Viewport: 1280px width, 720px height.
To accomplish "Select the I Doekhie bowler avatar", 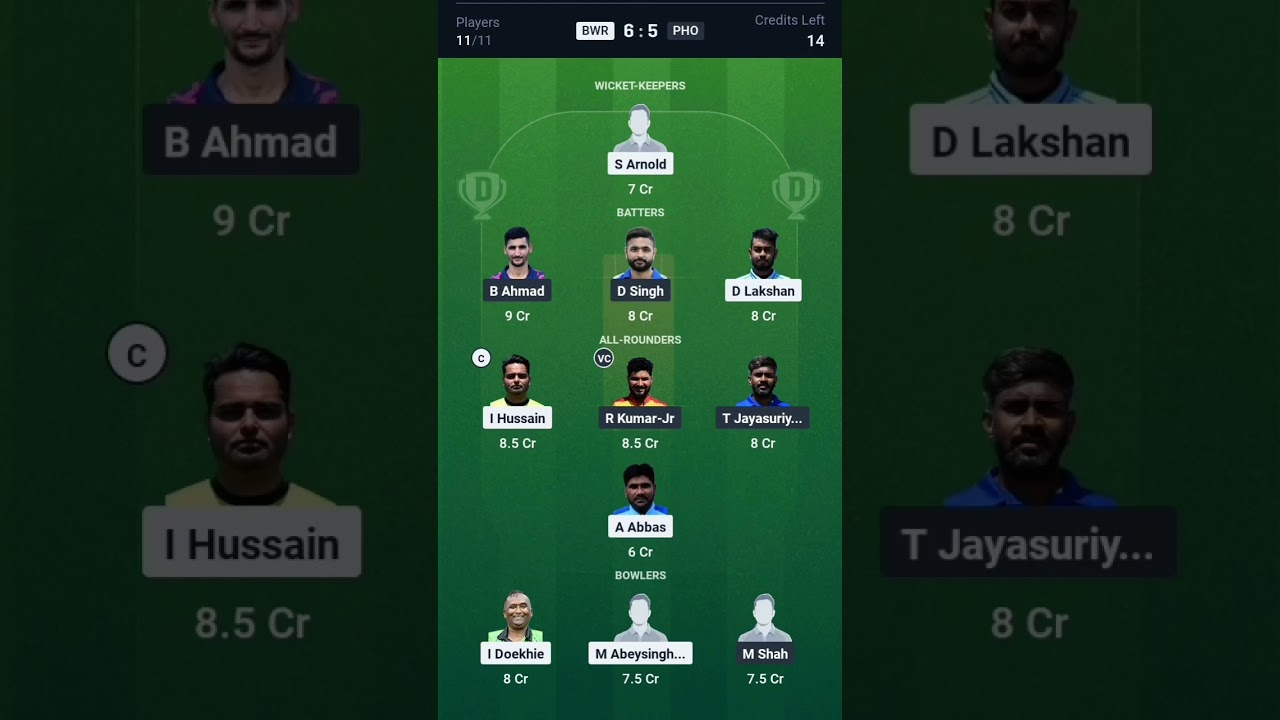I will pos(516,620).
